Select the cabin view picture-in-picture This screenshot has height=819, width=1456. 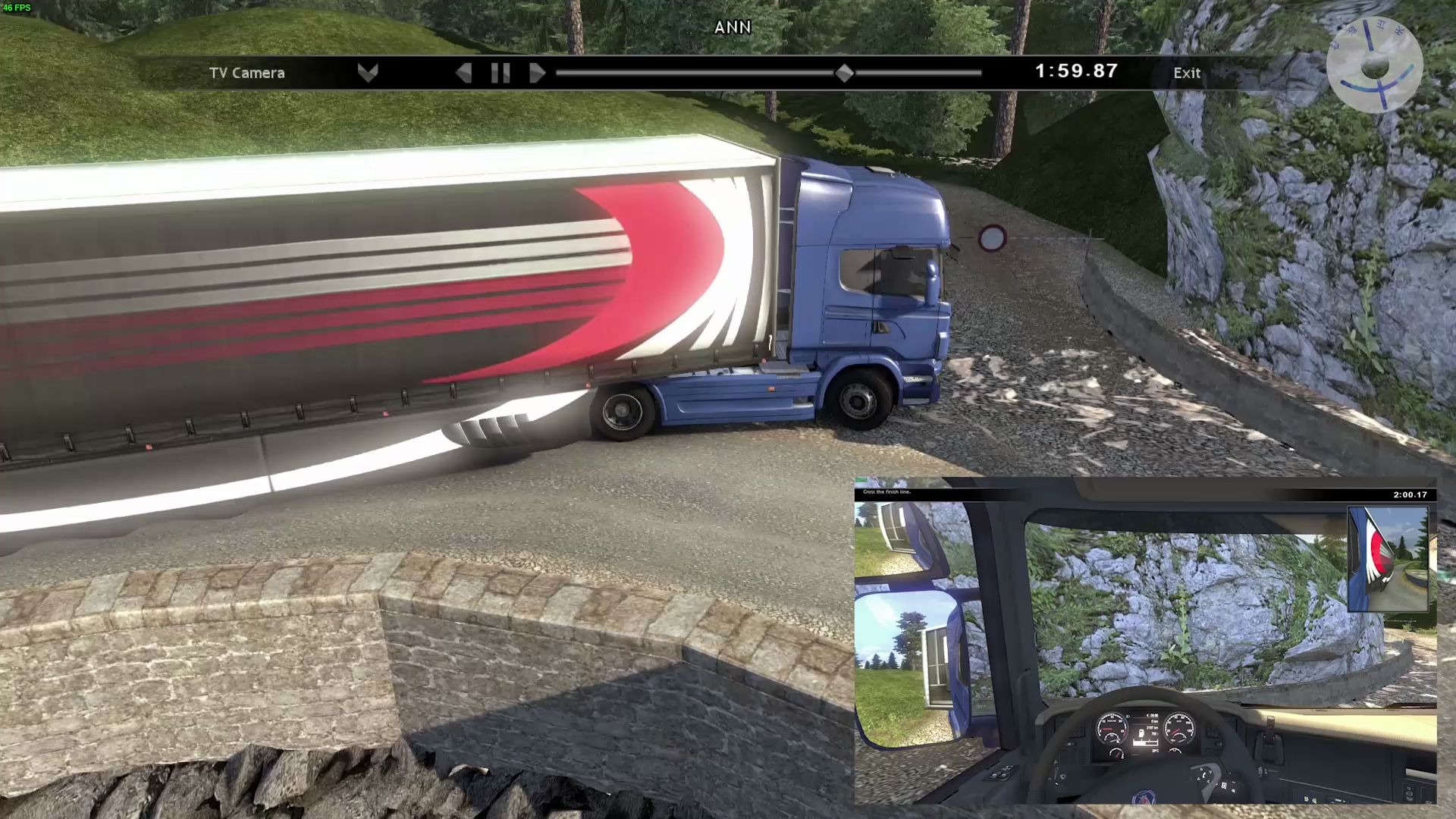click(x=1145, y=641)
